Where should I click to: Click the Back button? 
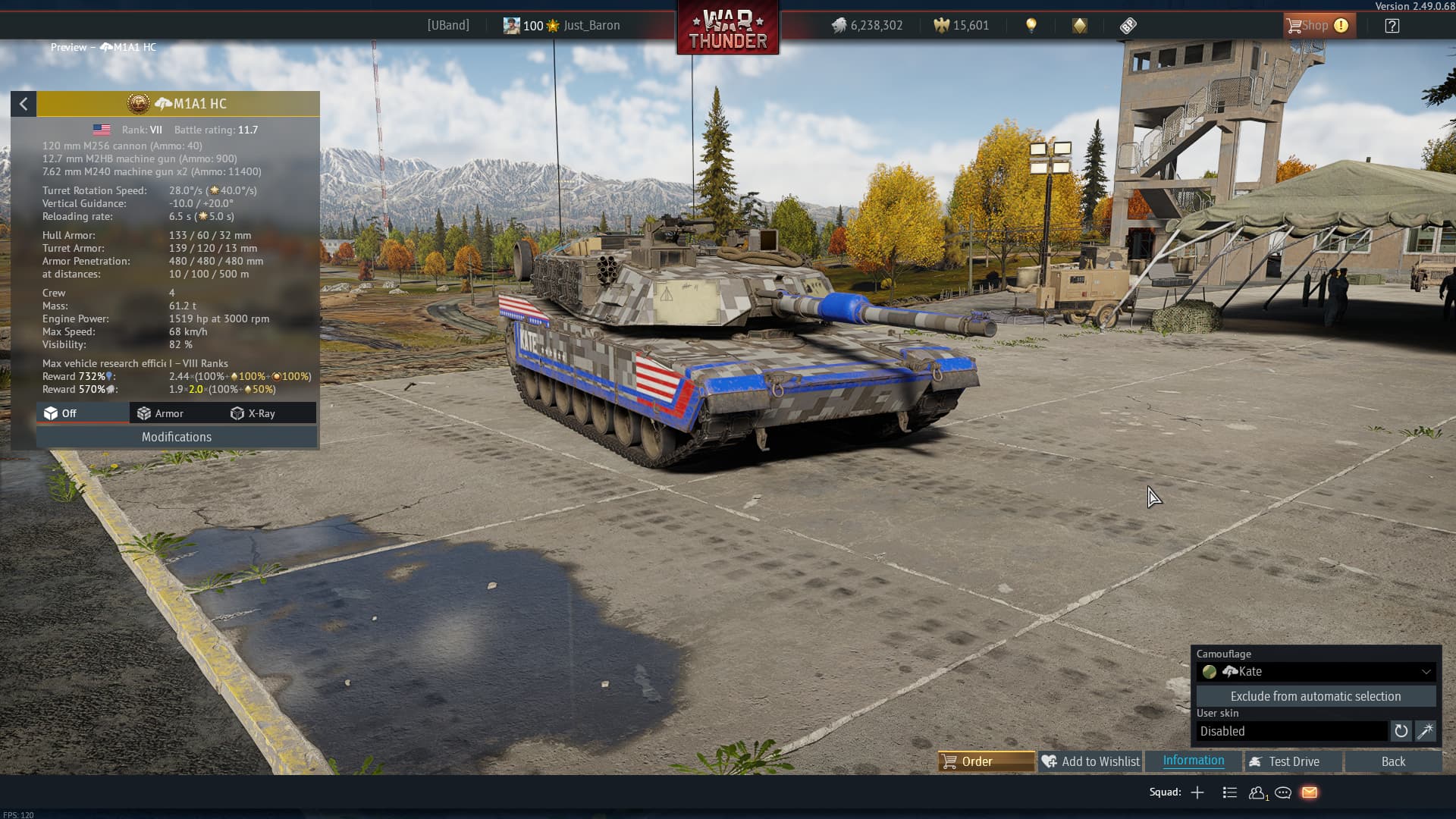[x=1393, y=761]
